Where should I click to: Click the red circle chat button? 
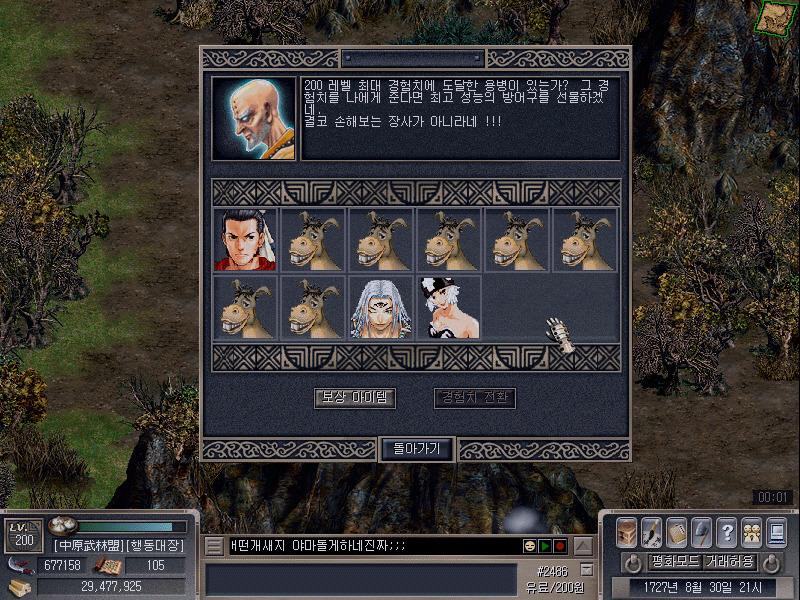click(560, 546)
